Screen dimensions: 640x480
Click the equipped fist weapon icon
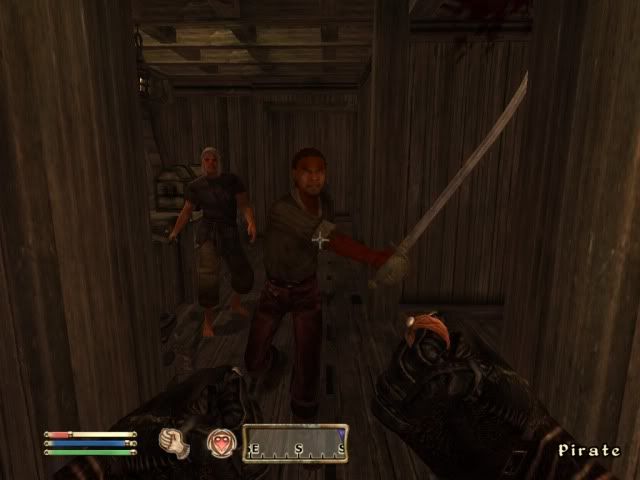[176, 442]
